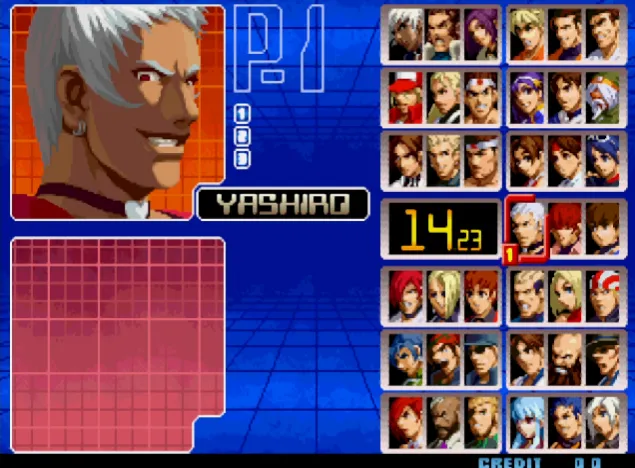635x468 pixels.
Task: Pick Benimaru with the spiky blond hair
Action: pos(443,160)
